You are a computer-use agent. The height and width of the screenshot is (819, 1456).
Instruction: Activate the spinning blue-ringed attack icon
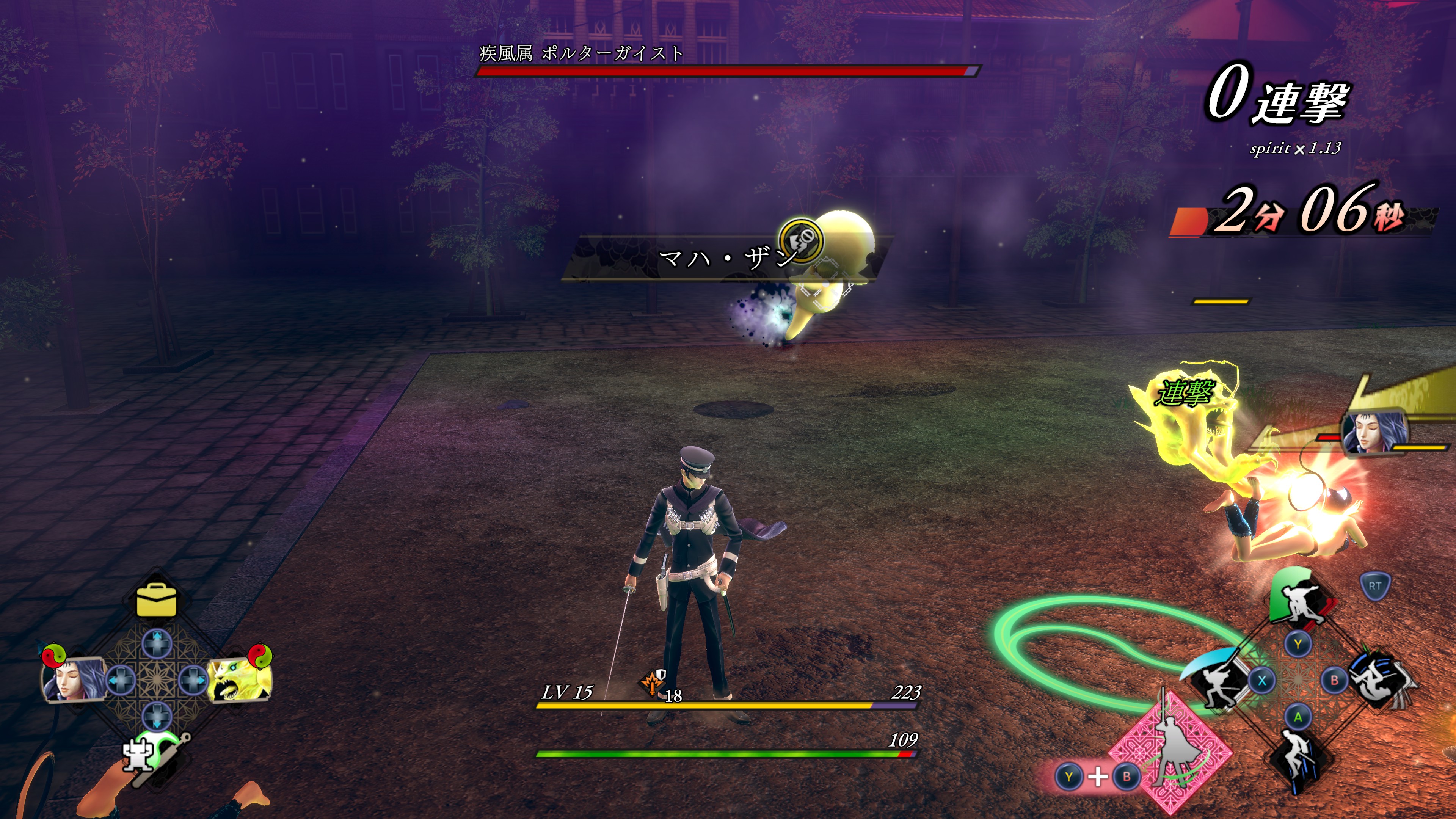[1380, 679]
